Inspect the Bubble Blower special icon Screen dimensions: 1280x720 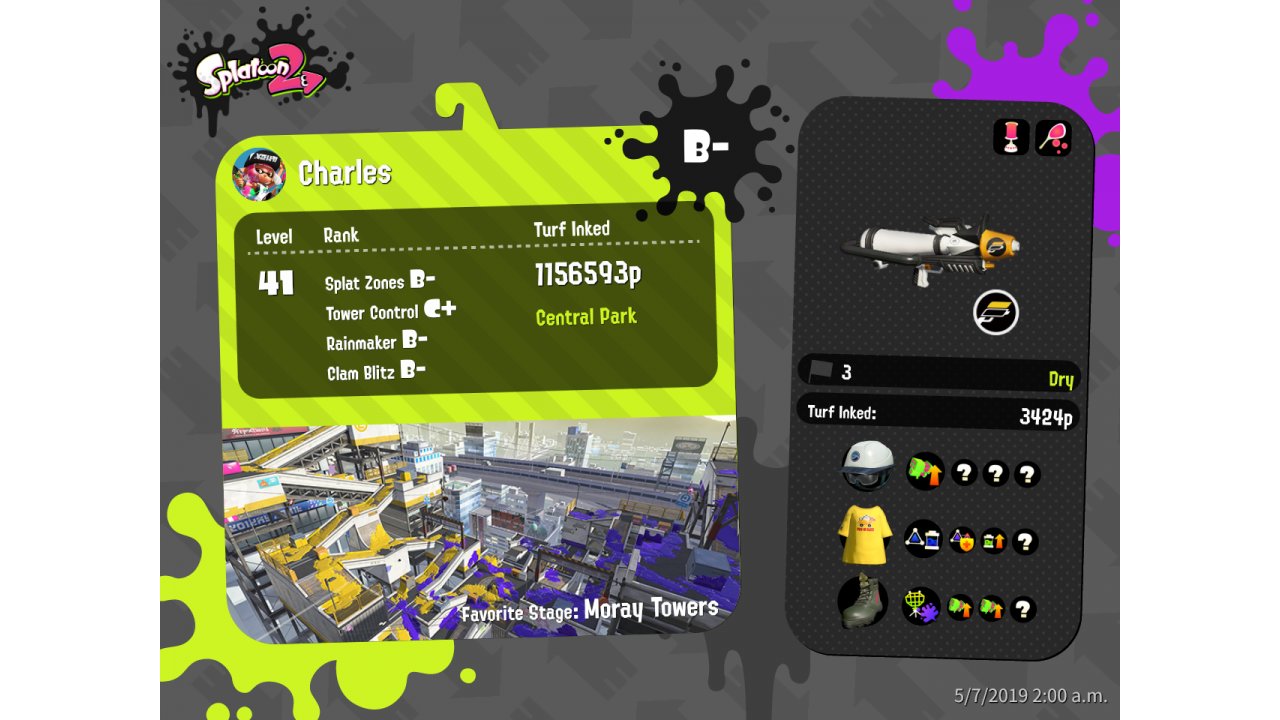[1053, 137]
